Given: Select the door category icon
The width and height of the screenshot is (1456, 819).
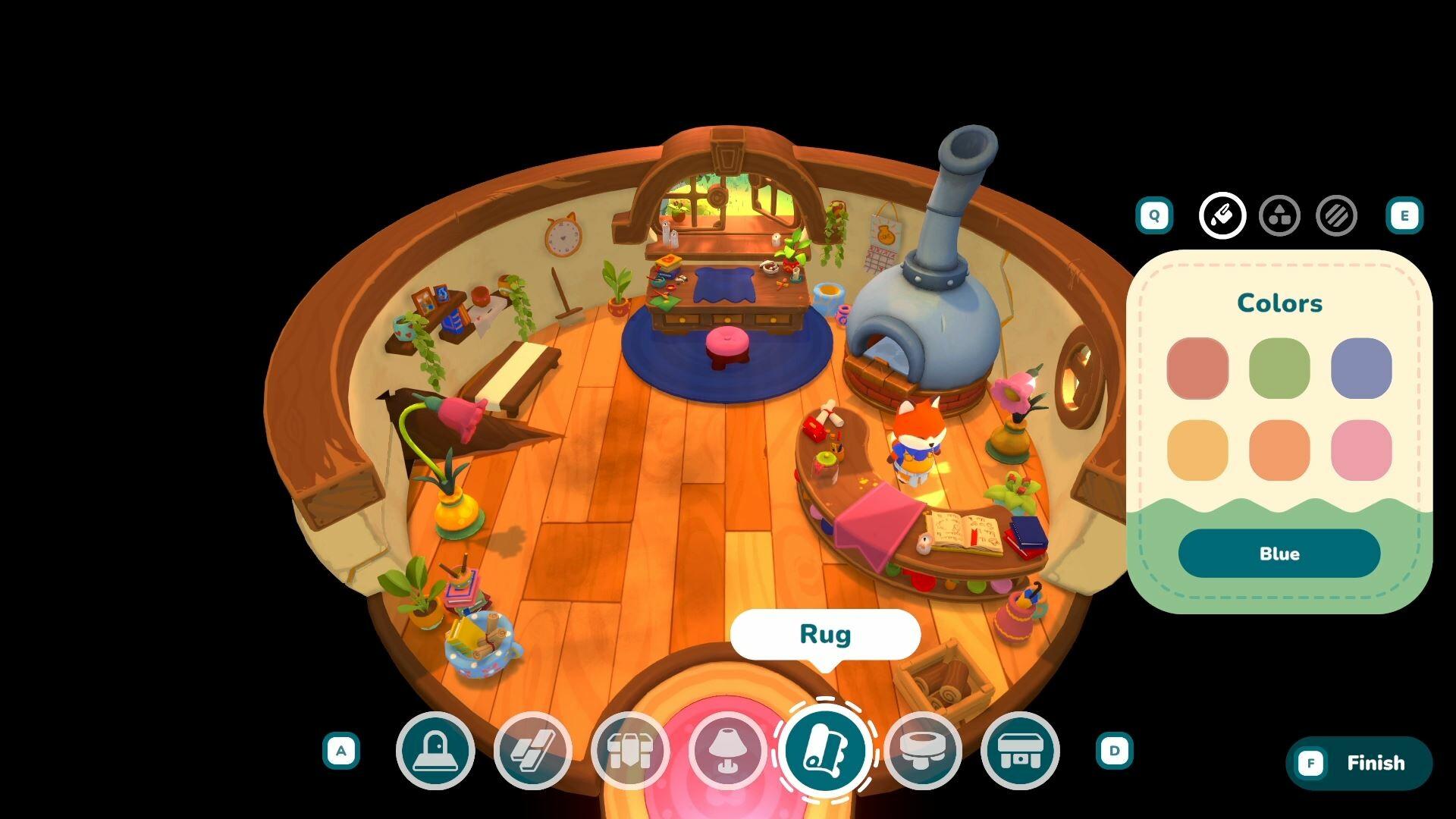Looking at the screenshot, I should 435,751.
